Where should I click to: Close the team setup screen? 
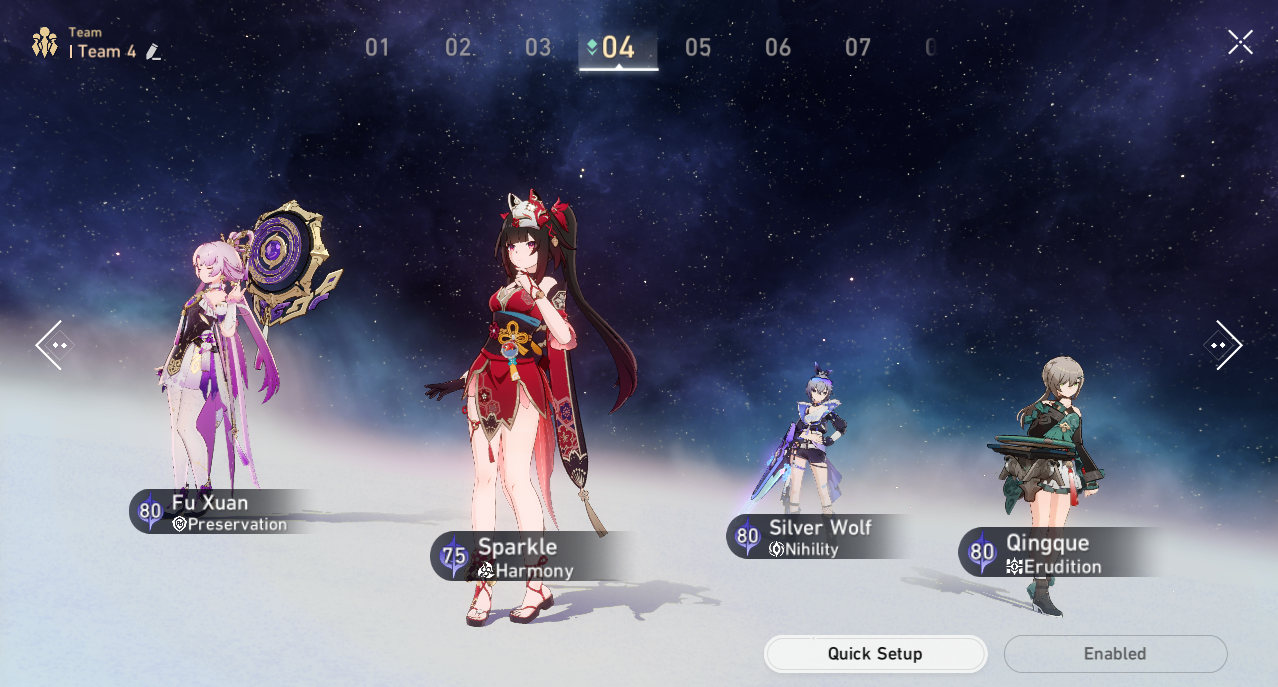(1240, 42)
